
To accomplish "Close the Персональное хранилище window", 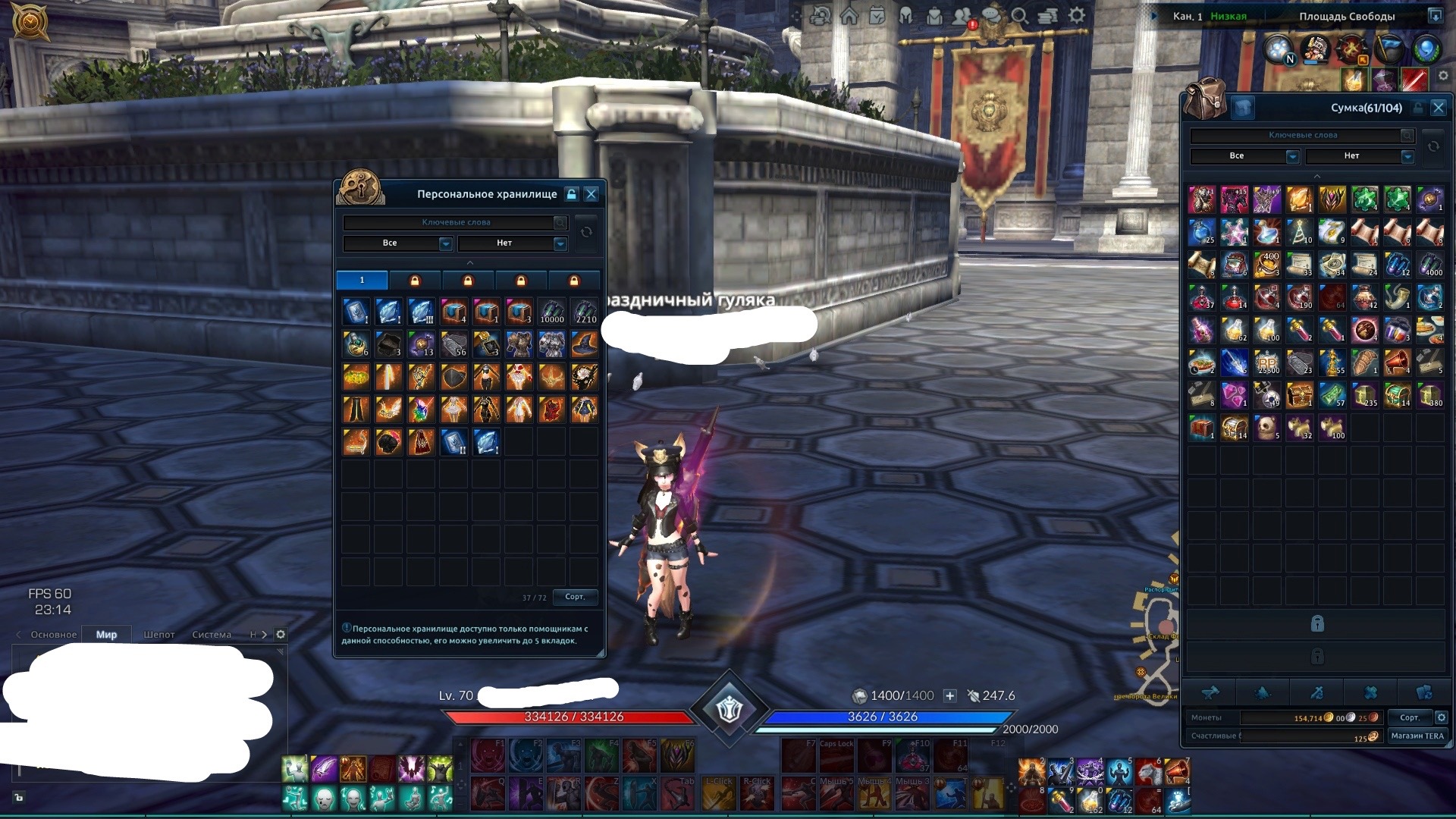I will [591, 194].
